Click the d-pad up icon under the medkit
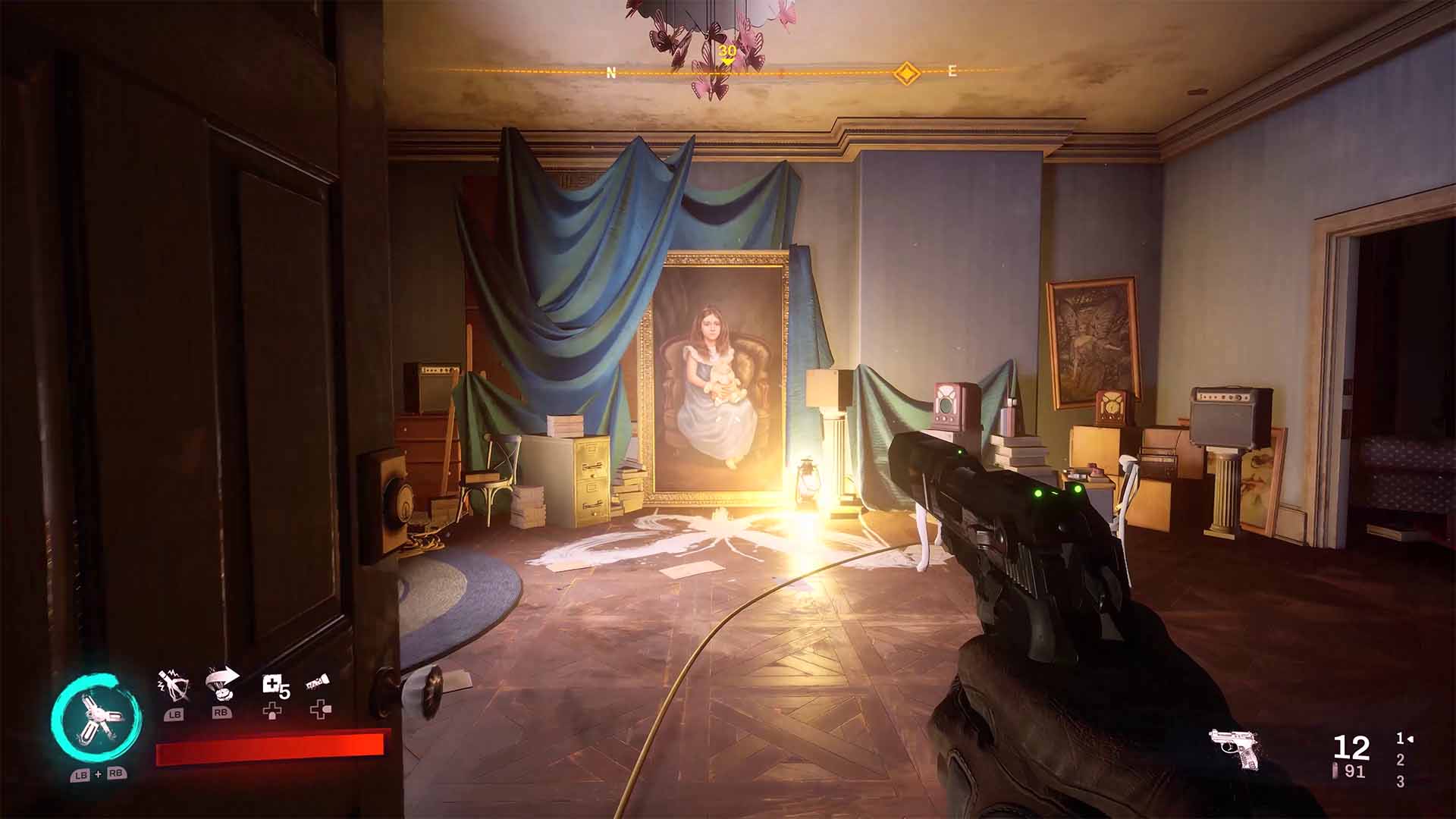Viewport: 1456px width, 819px height. [273, 710]
